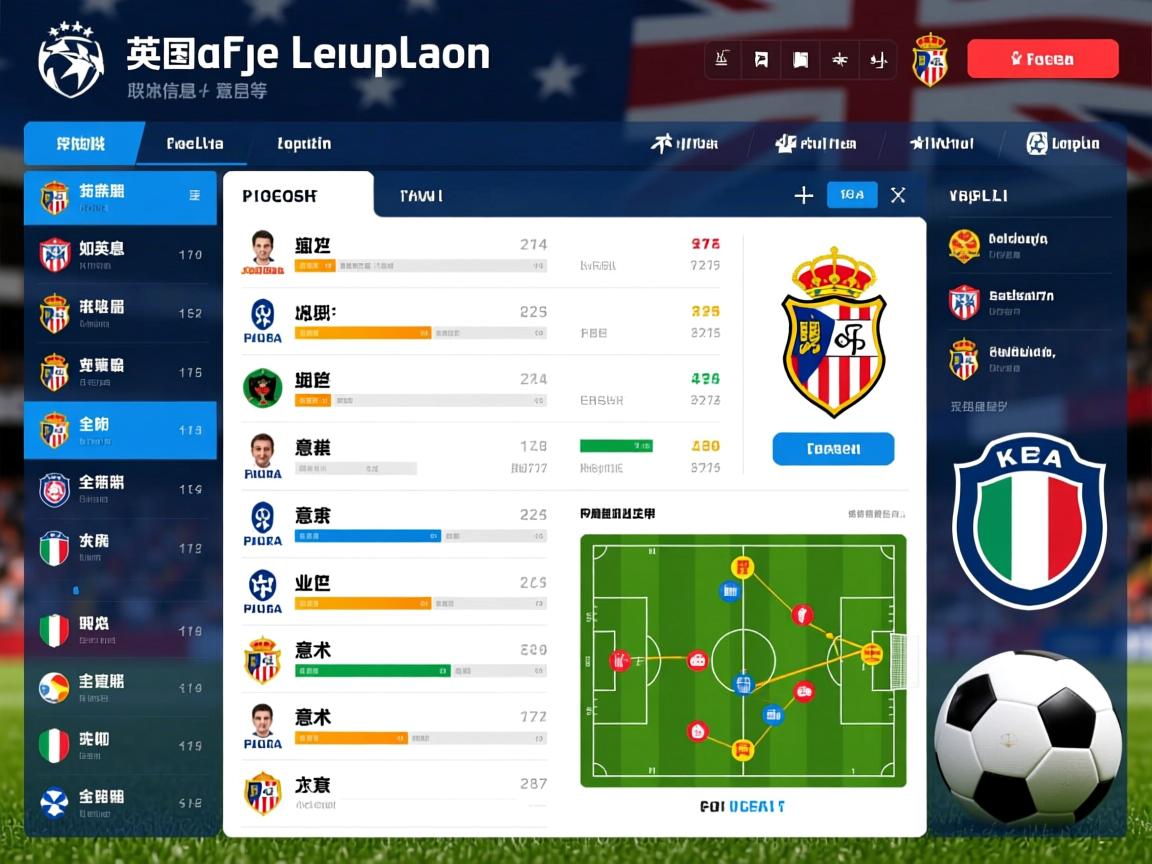Choose the player row rated 287

point(395,793)
